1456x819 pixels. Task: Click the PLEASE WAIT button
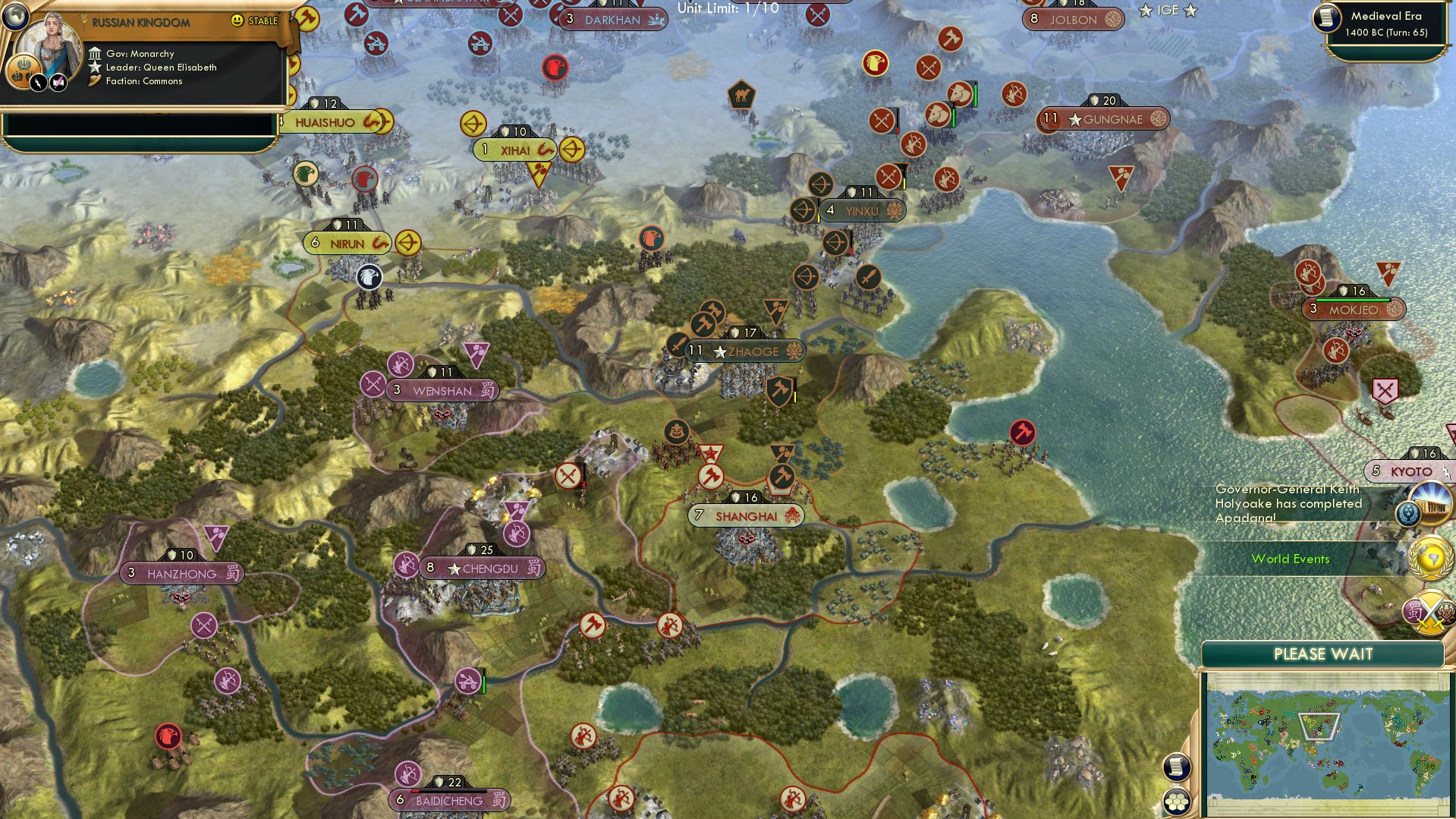click(1323, 654)
